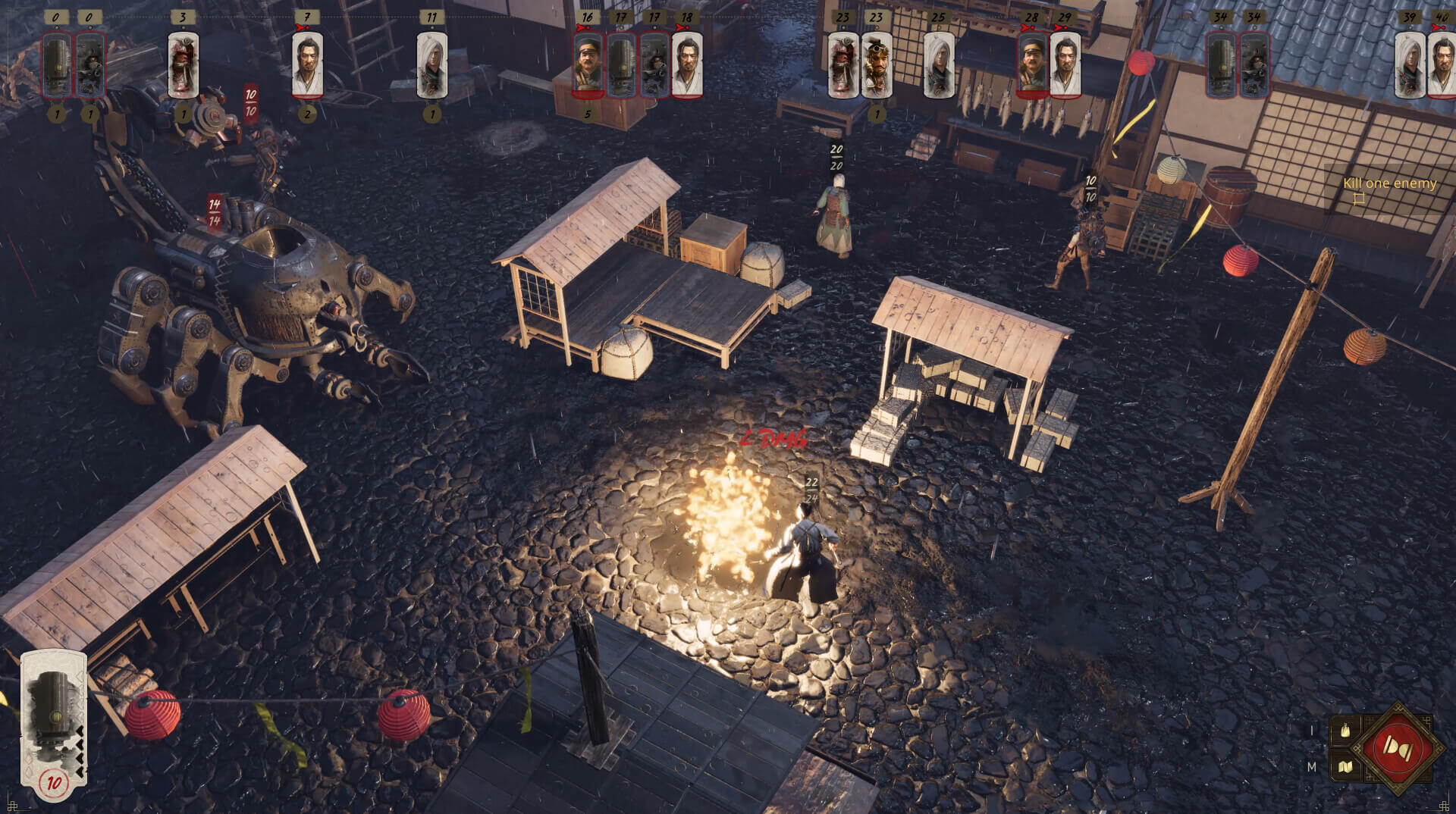Open the inventory bag icon
1456x814 pixels.
click(1345, 731)
